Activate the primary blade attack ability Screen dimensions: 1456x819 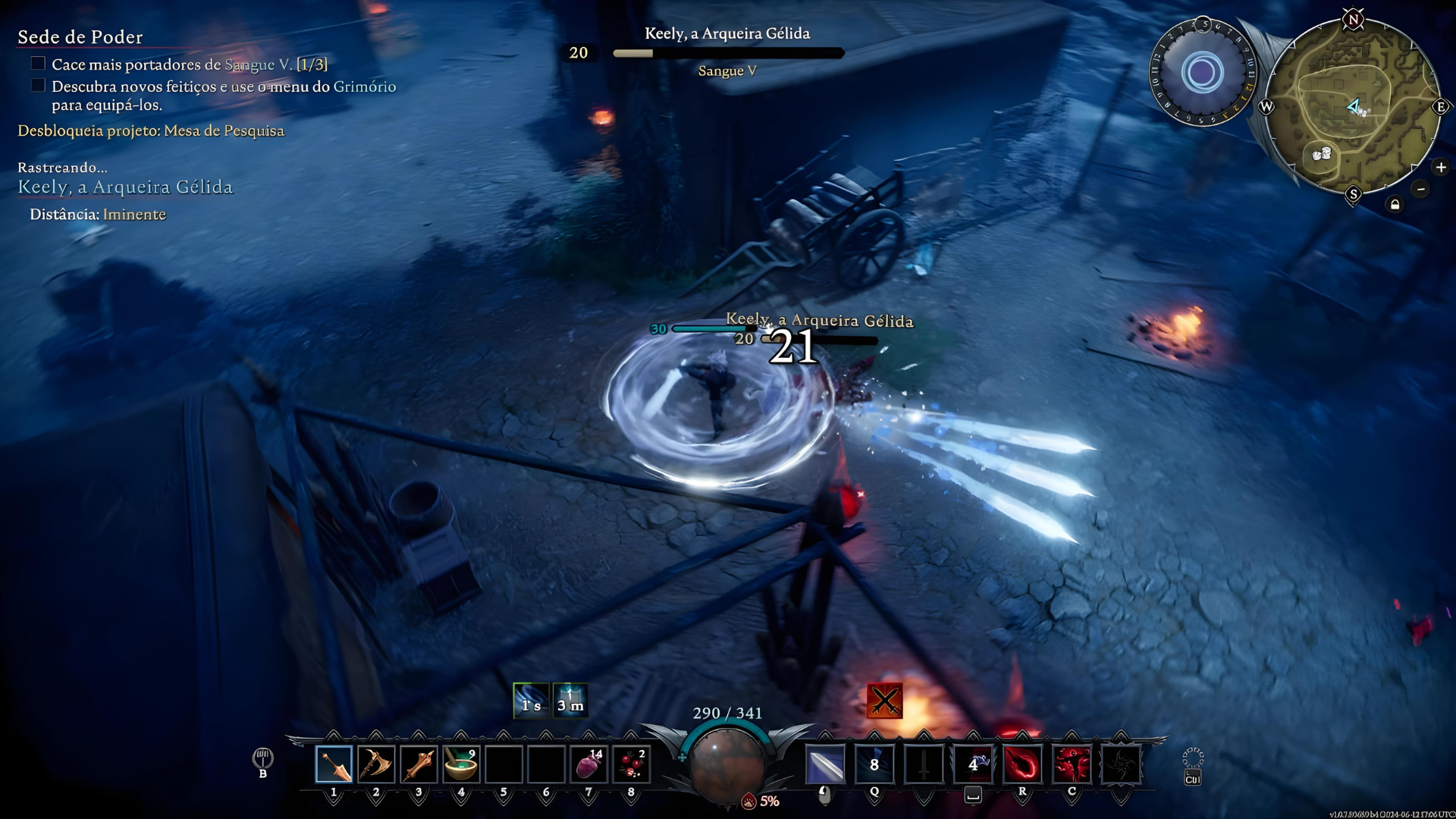825,764
